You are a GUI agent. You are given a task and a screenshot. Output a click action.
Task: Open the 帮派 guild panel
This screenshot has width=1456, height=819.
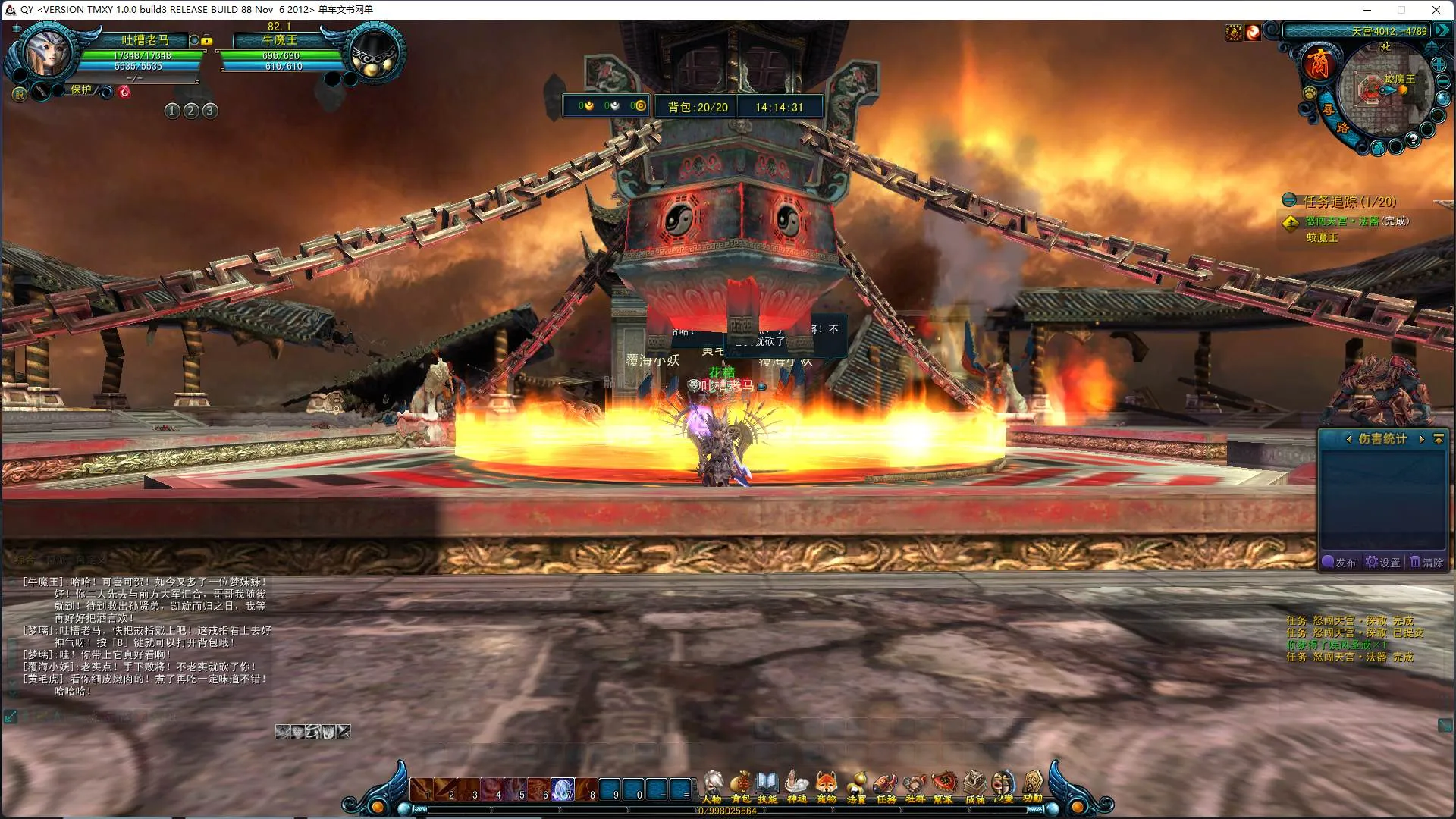tap(943, 786)
